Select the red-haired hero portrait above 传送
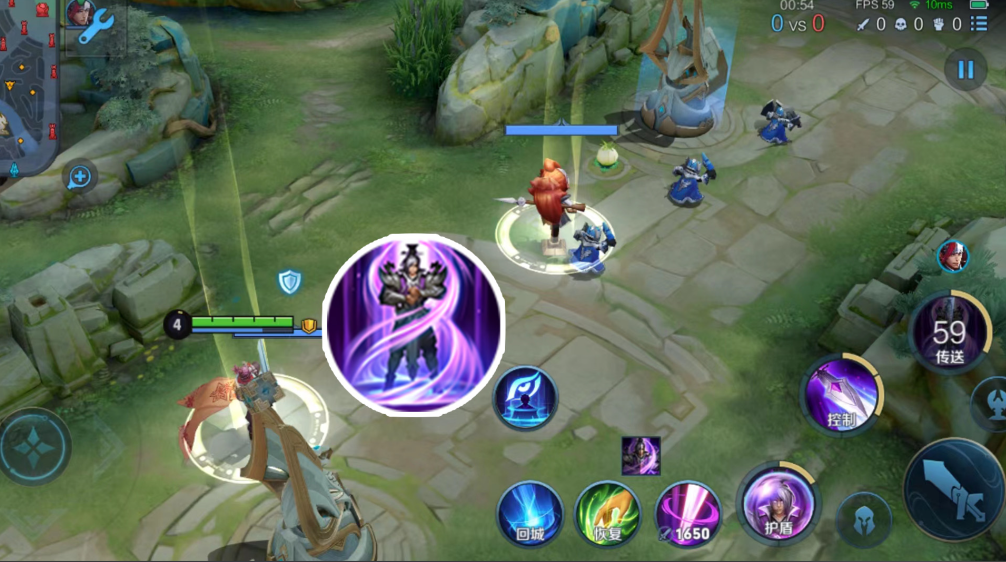The height and width of the screenshot is (562, 1006). (952, 257)
